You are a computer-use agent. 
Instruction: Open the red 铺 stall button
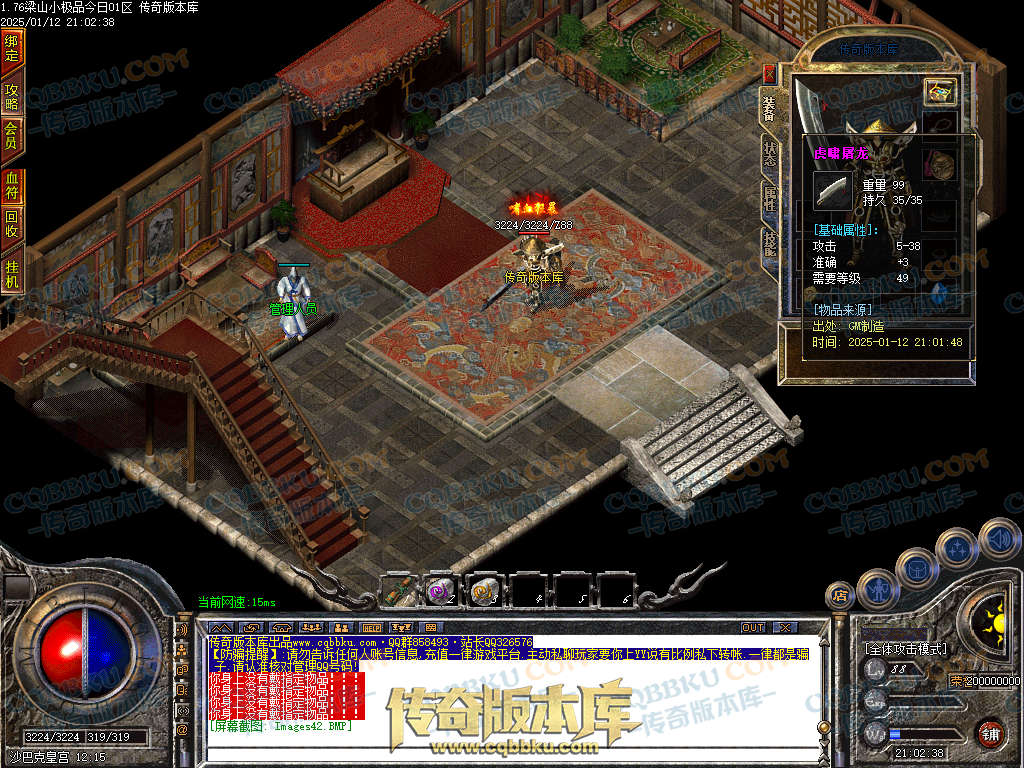tap(990, 733)
